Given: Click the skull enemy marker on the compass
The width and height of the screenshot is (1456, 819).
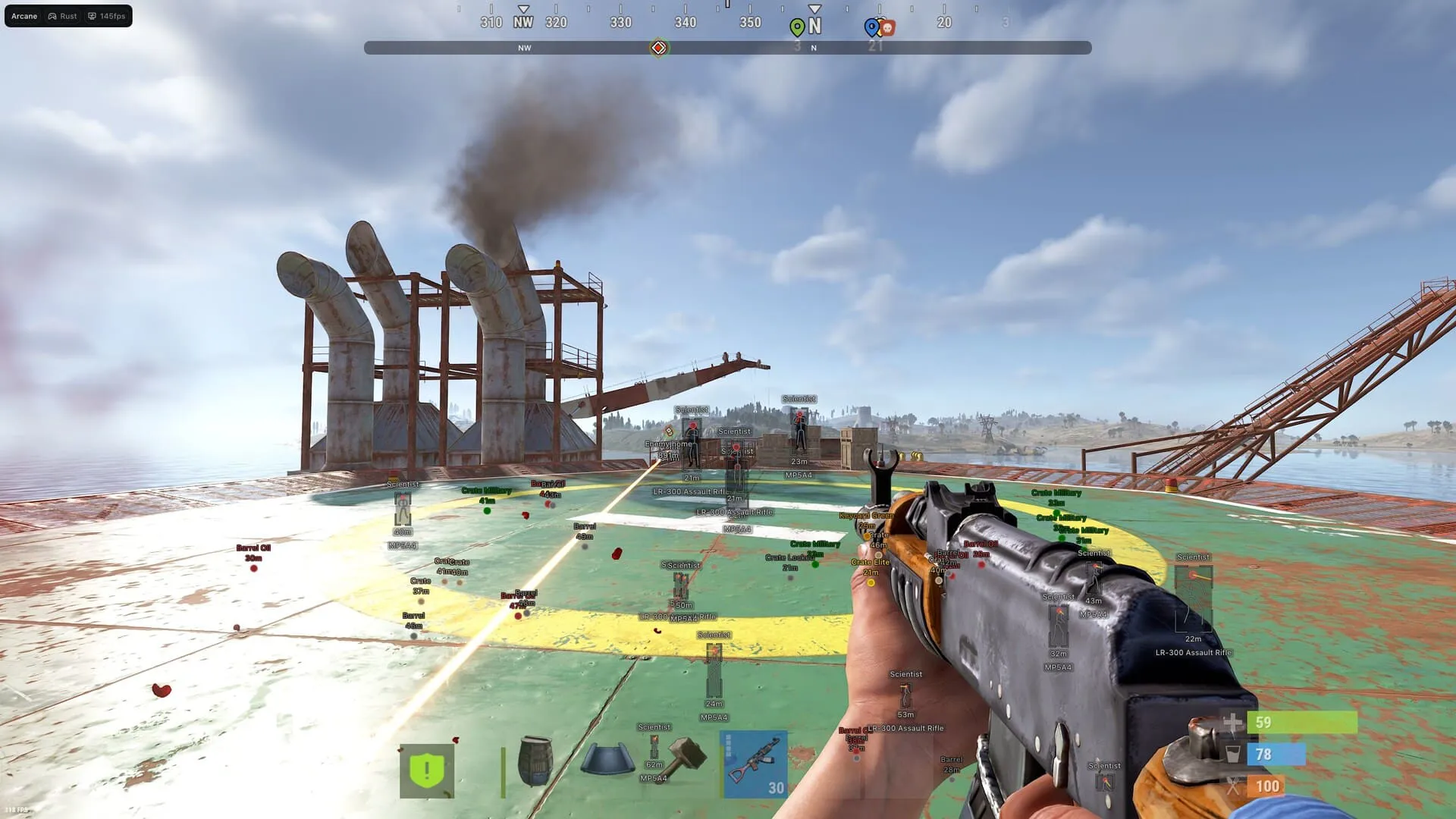Looking at the screenshot, I should 886,27.
